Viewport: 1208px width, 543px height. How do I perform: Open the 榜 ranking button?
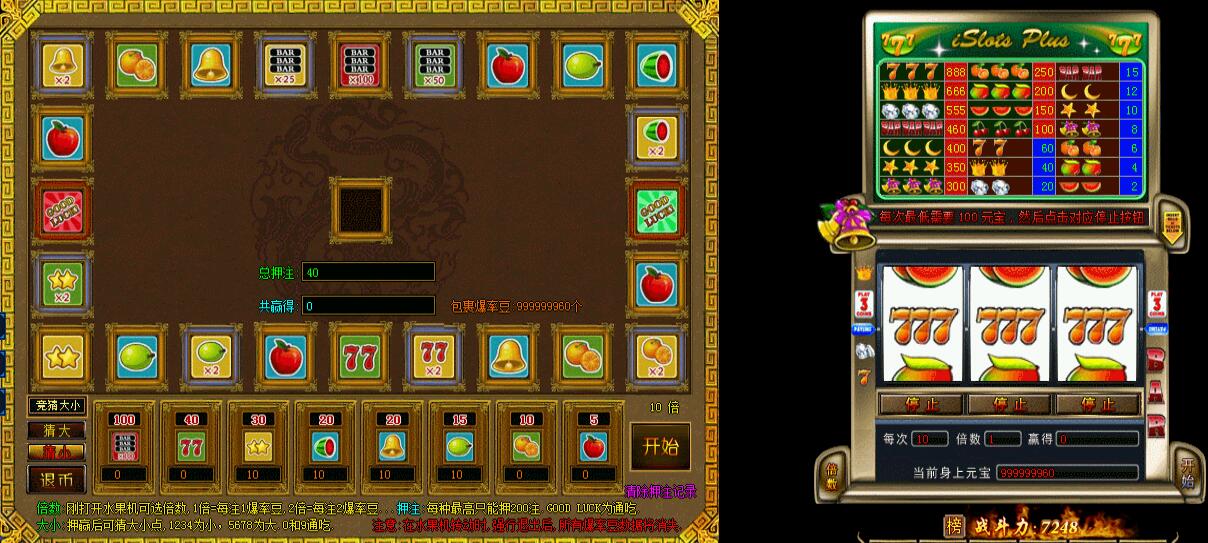coord(954,525)
